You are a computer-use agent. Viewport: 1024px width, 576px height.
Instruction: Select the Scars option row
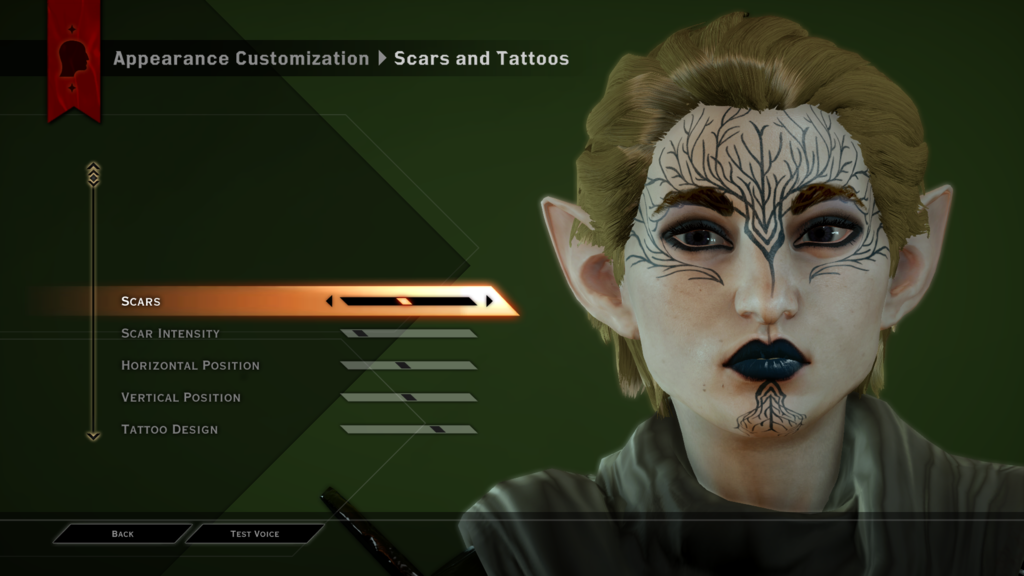200,301
